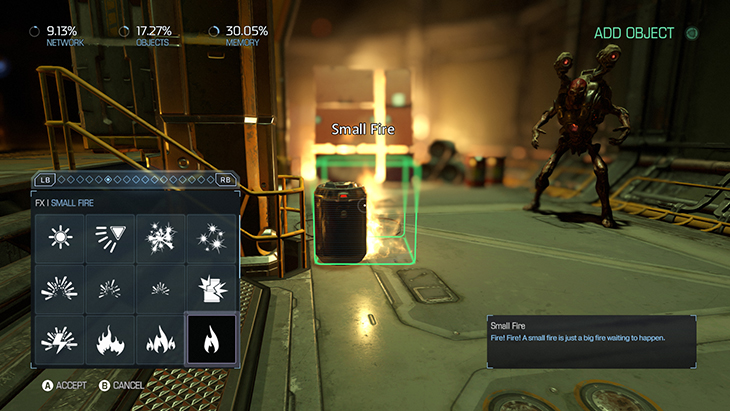The width and height of the screenshot is (730, 411).
Task: Select the scattered twinkling stars effect
Action: [x=211, y=238]
